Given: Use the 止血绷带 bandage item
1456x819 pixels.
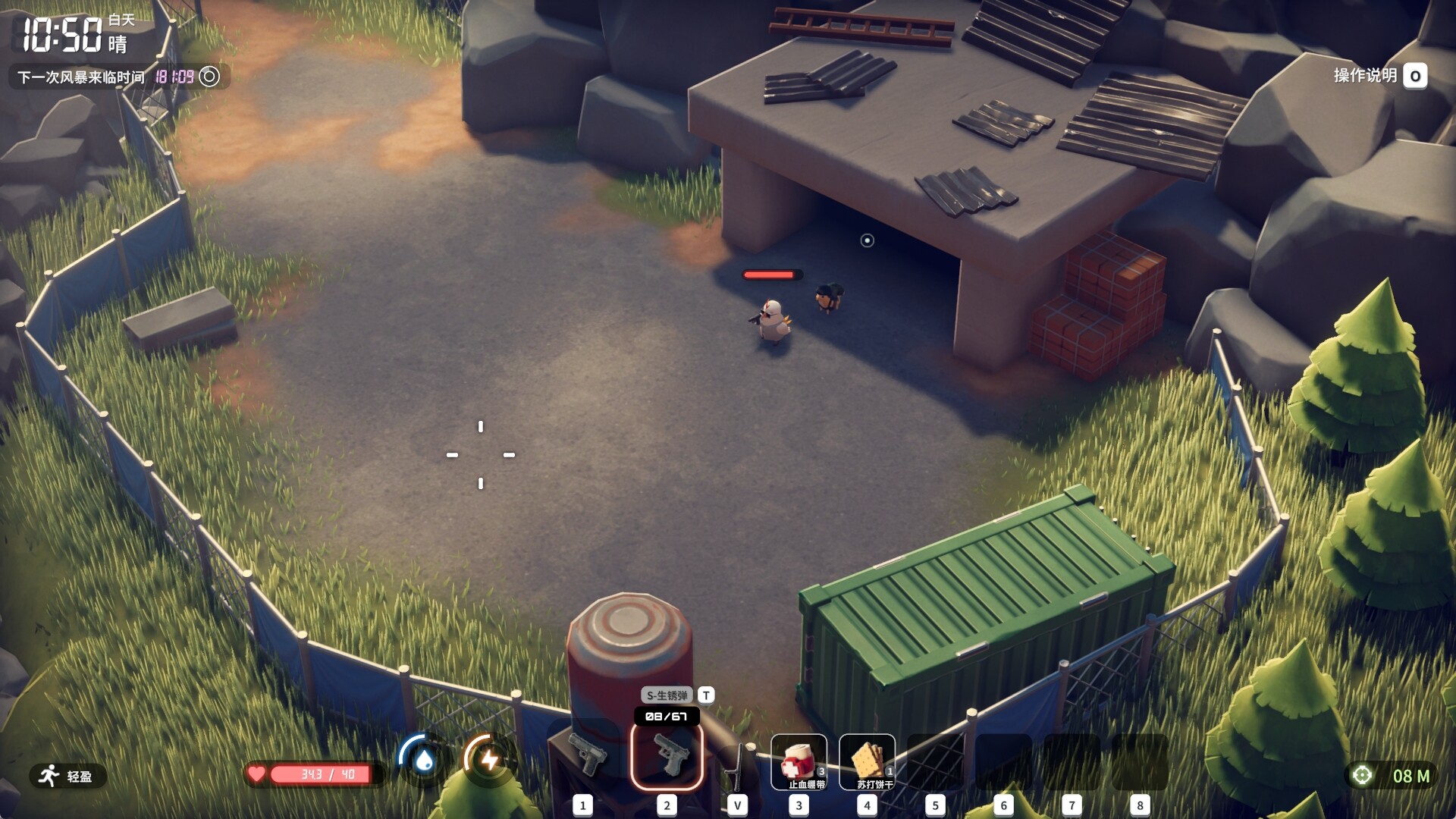Looking at the screenshot, I should (799, 761).
